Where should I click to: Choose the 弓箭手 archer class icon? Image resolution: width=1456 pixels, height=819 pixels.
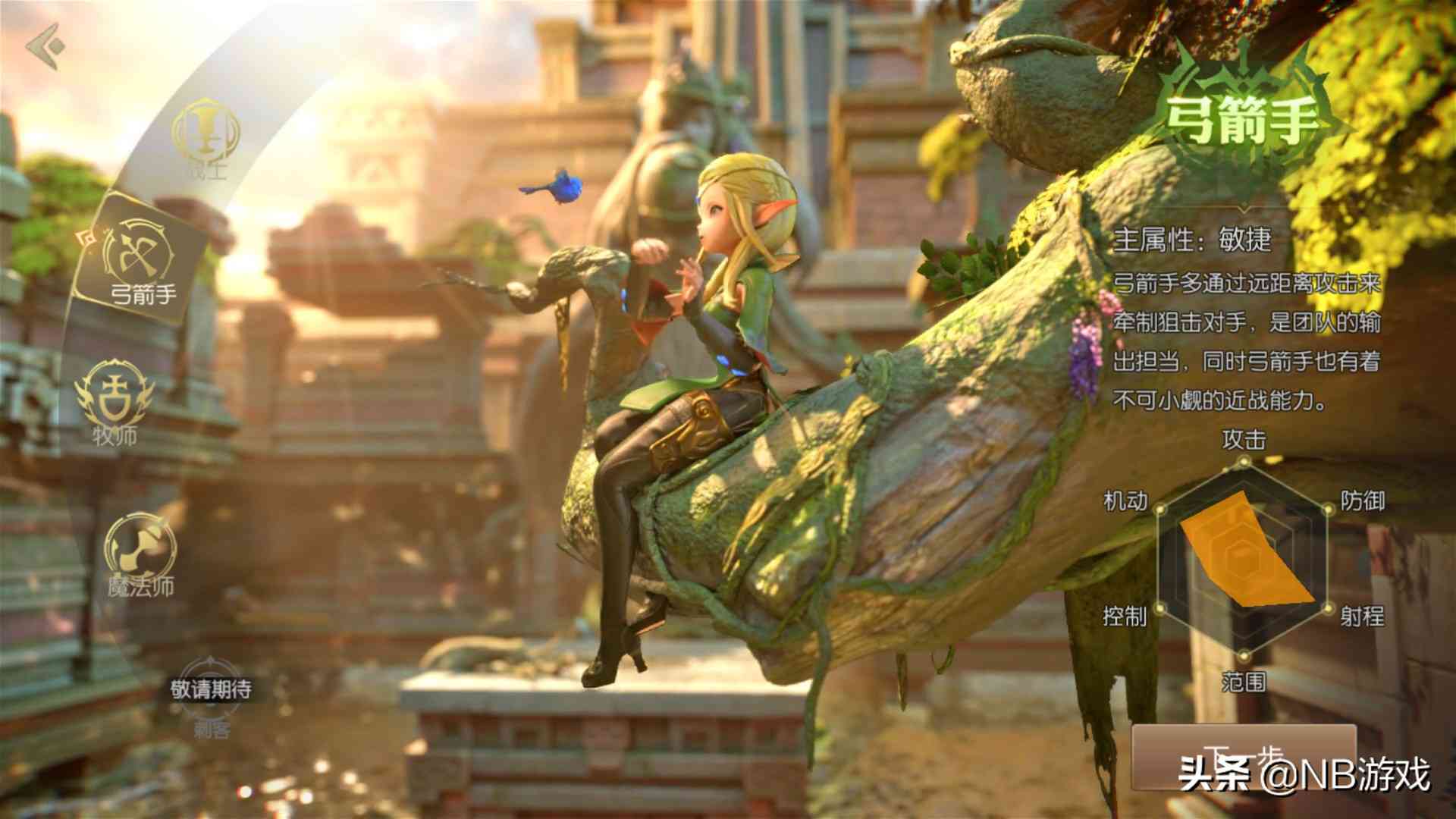coord(141,259)
